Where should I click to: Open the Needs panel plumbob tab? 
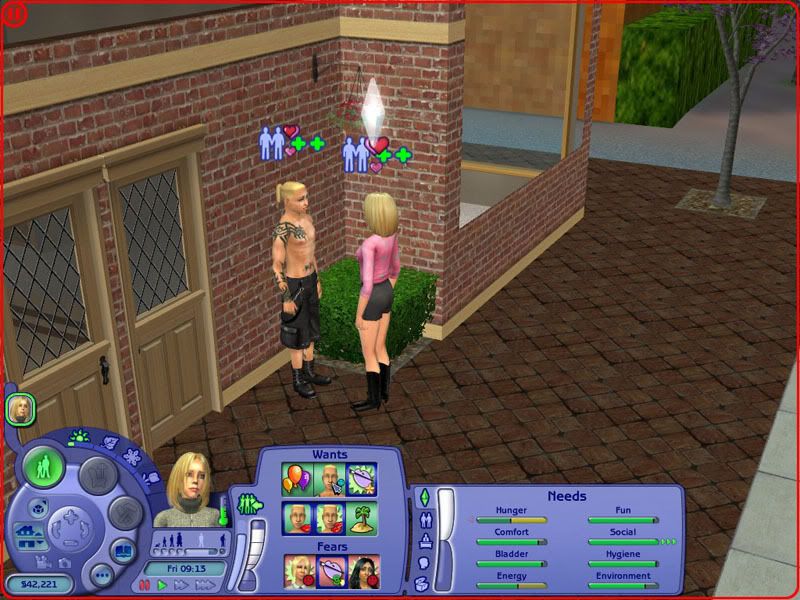pyautogui.click(x=423, y=498)
